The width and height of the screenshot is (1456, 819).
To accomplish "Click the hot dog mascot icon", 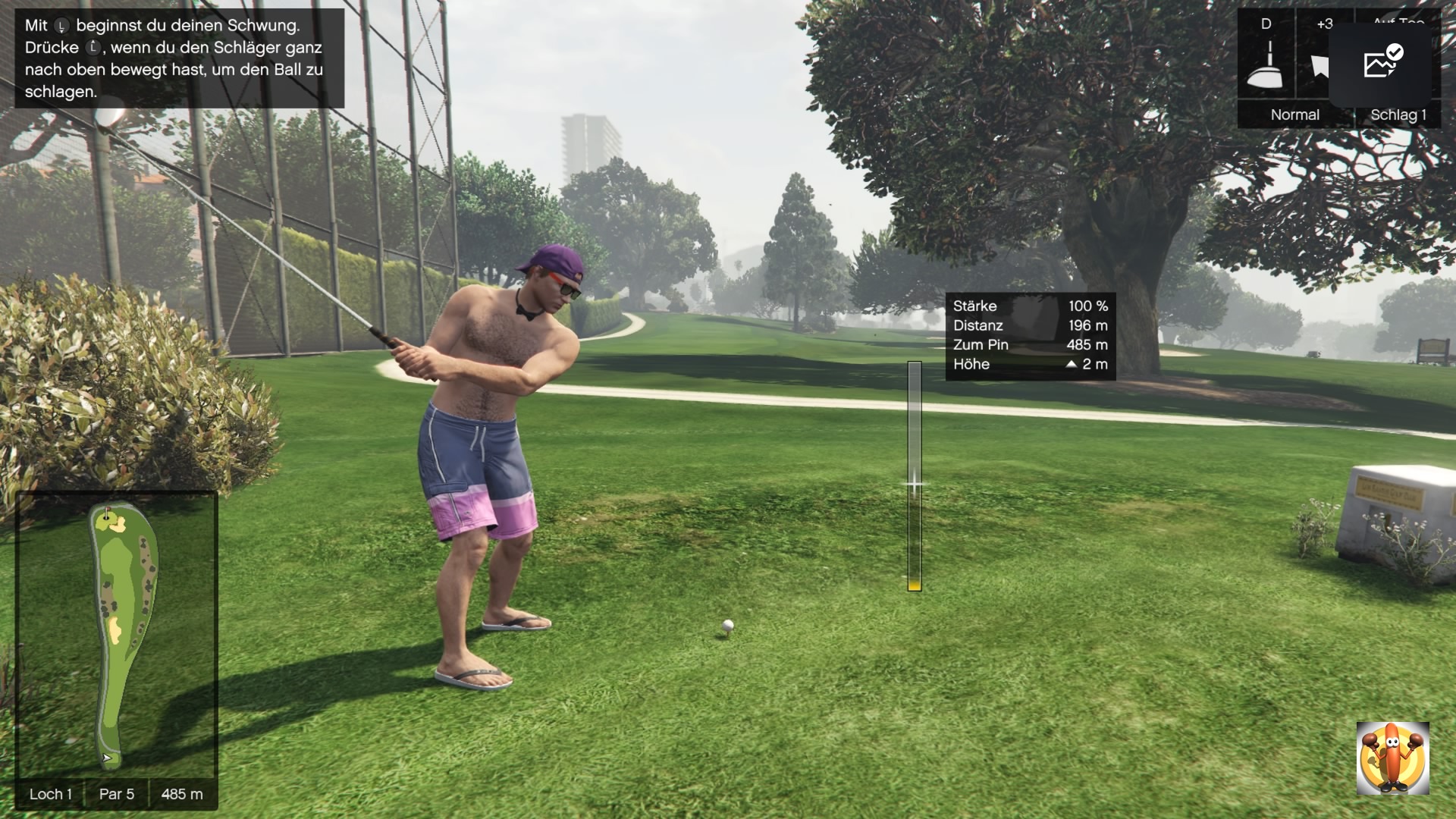I will 1392,758.
